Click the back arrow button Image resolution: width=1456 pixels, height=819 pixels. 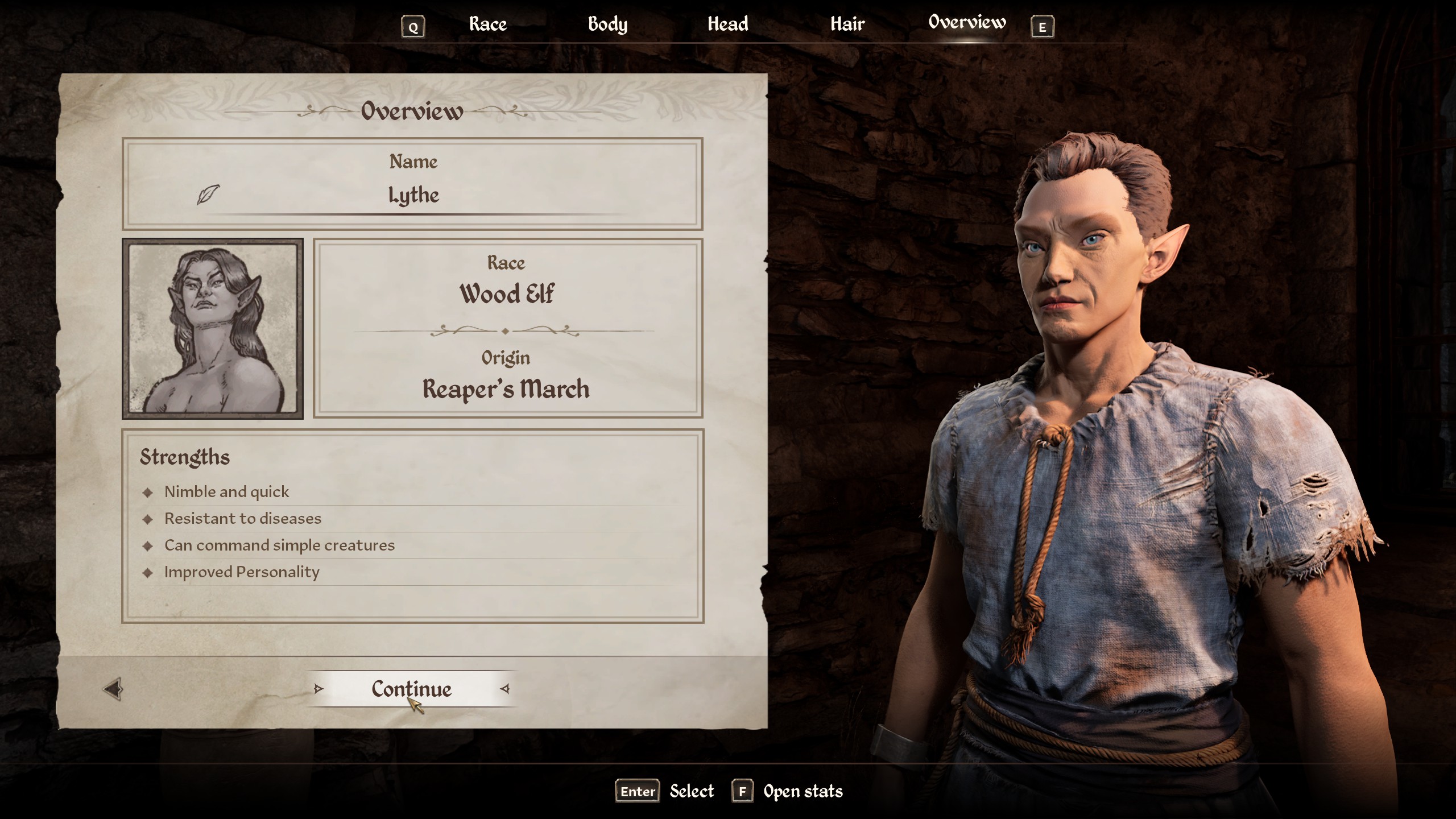[x=113, y=689]
